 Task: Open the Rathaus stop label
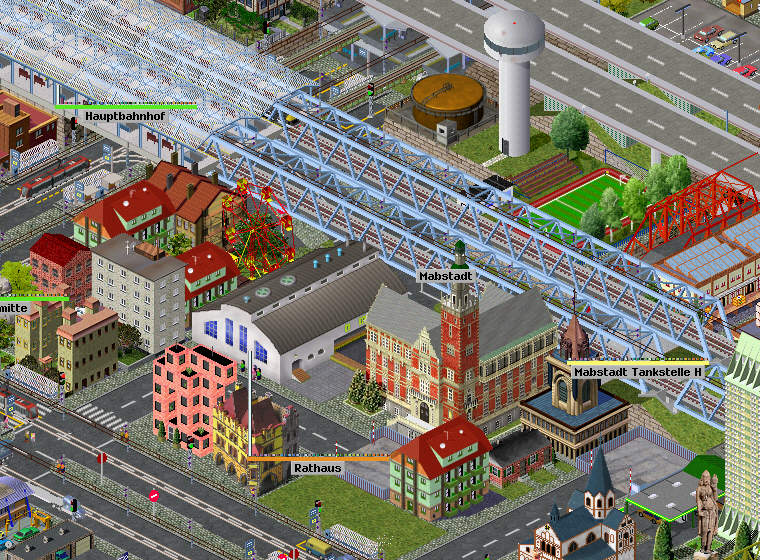click(318, 467)
